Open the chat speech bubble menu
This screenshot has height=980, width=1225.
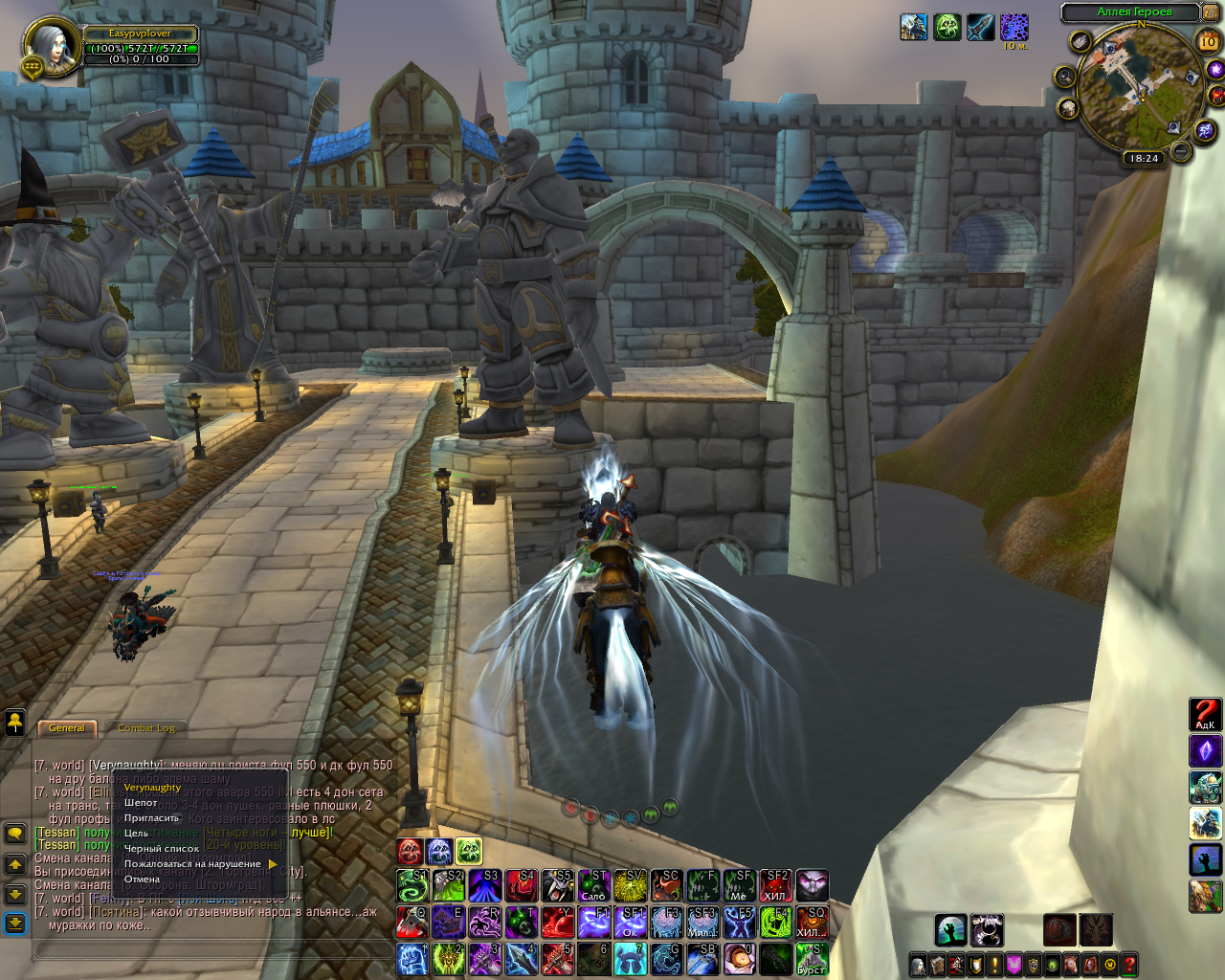(15, 833)
